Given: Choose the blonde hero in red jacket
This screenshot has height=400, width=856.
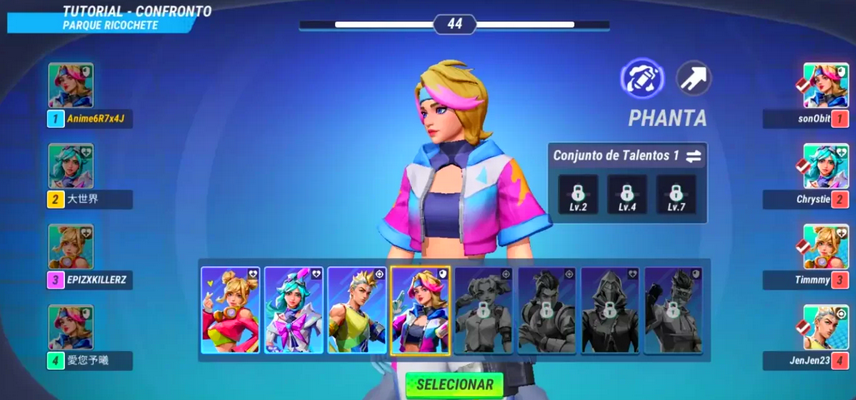Looking at the screenshot, I should point(231,310).
